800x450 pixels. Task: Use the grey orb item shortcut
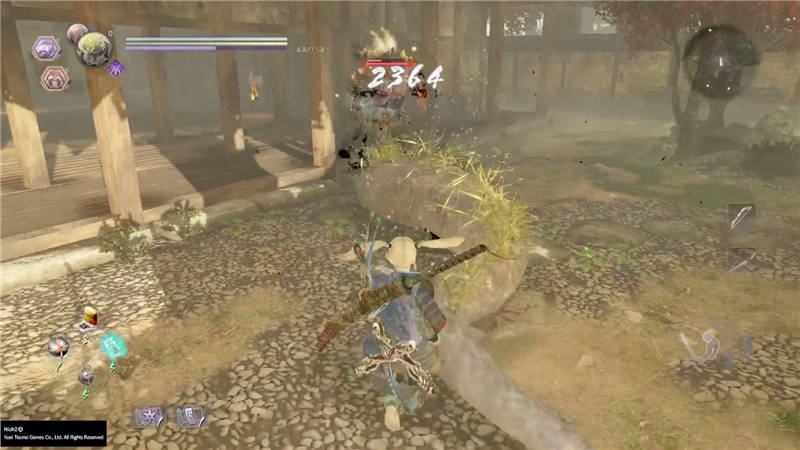pyautogui.click(x=87, y=376)
